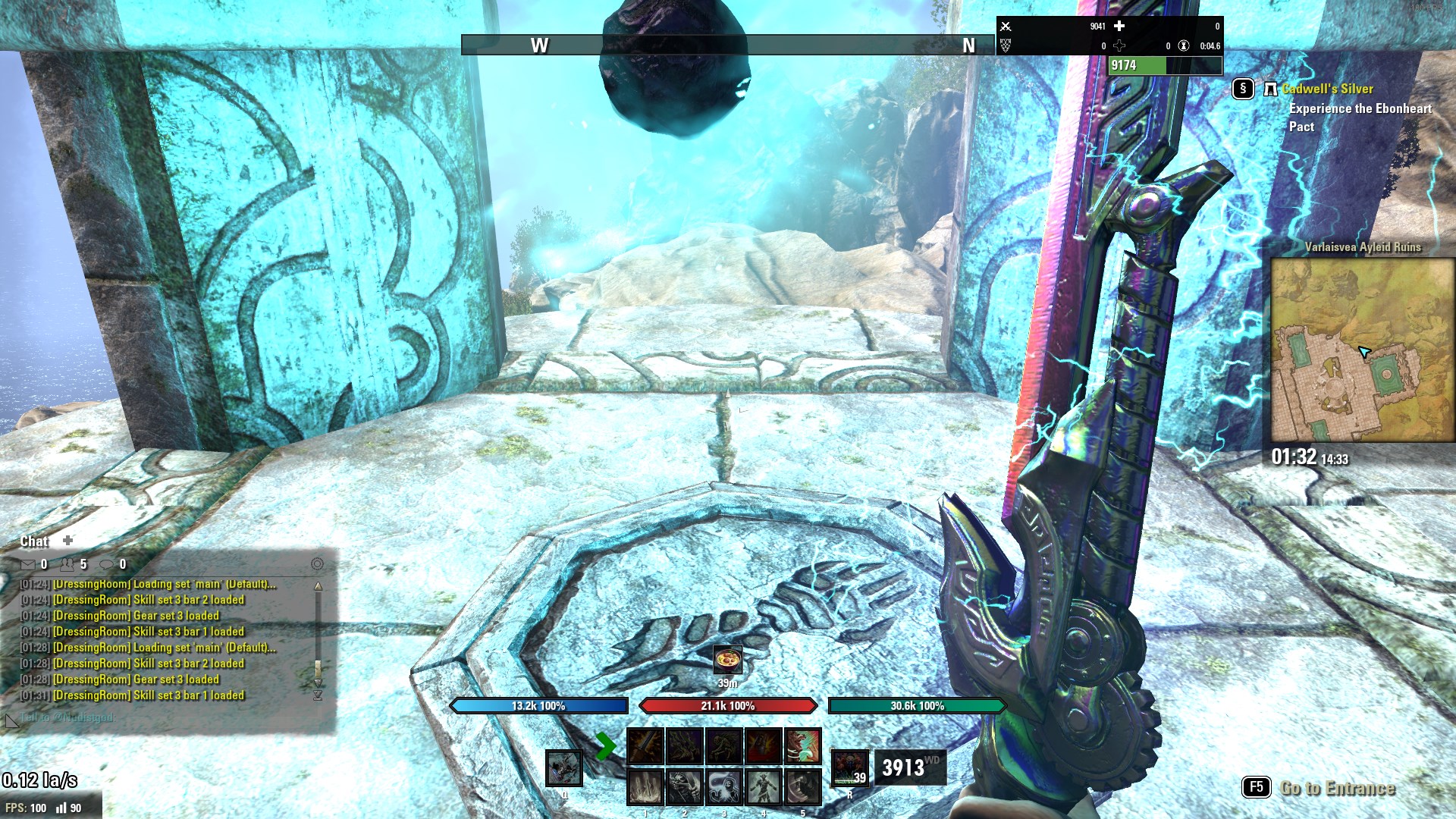Open the speech bubble notifications icon

click(107, 564)
